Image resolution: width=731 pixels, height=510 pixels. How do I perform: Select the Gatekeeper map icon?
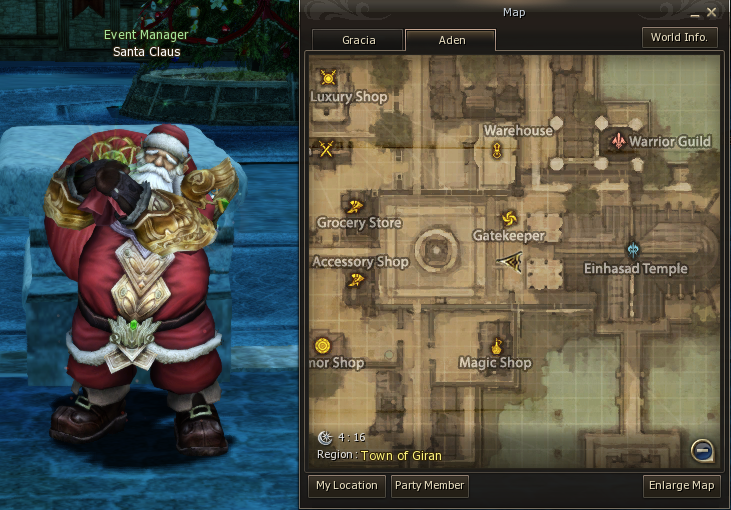tap(508, 218)
